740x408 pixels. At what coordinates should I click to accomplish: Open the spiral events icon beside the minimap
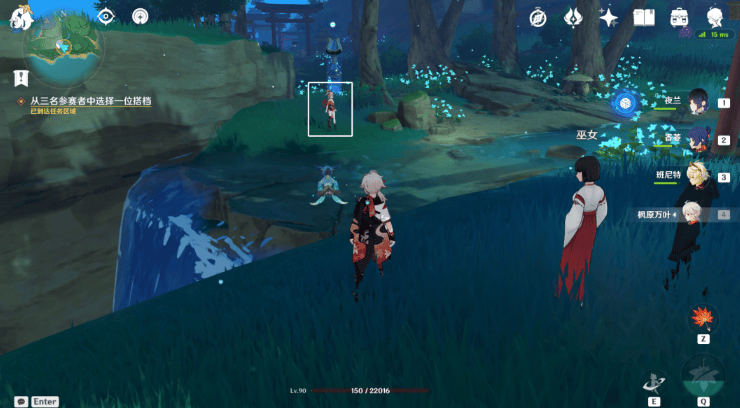point(140,16)
